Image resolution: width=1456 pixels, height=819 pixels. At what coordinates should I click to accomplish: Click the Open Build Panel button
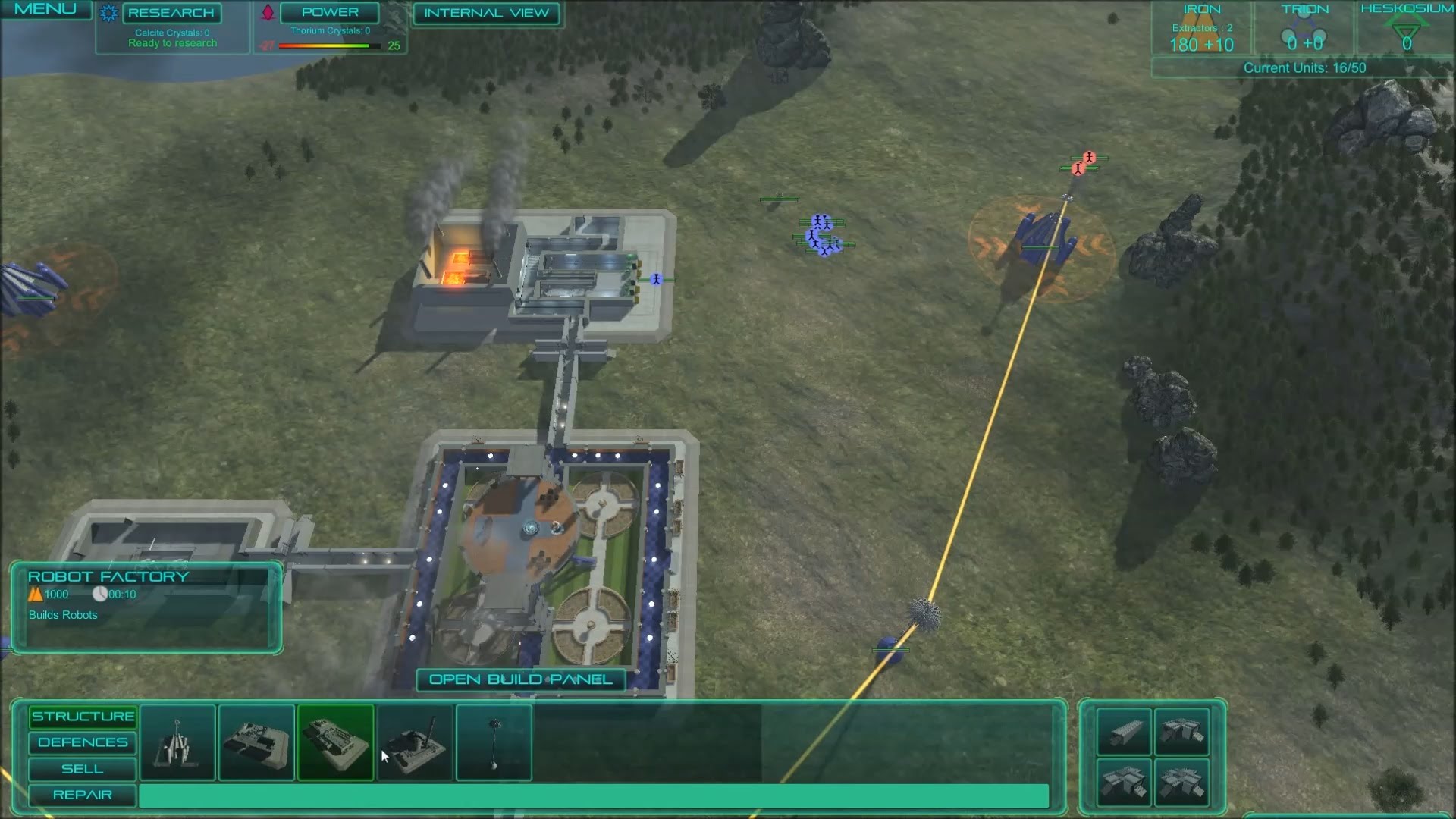click(x=521, y=679)
